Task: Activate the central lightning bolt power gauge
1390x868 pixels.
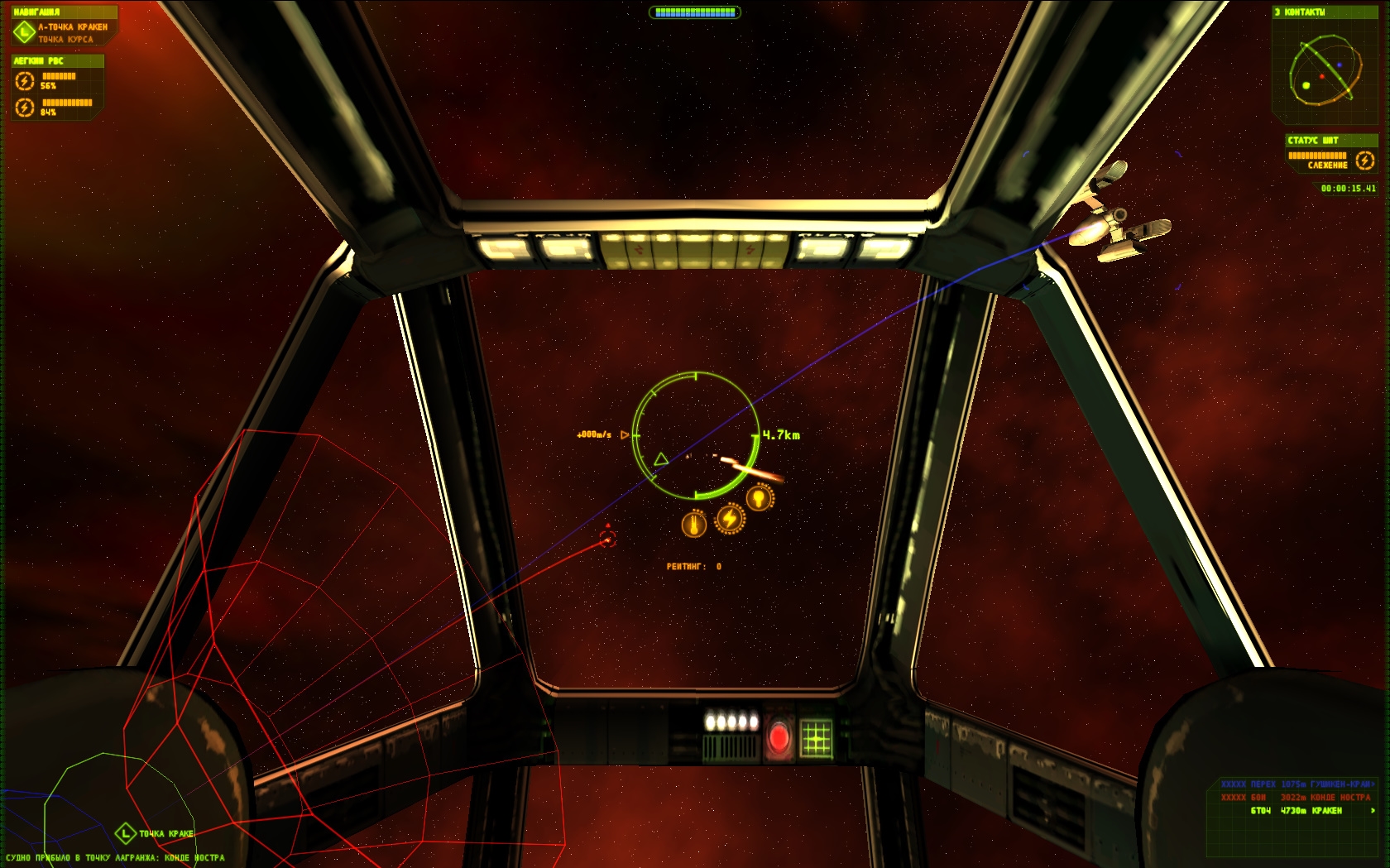Action: pyautogui.click(x=730, y=519)
